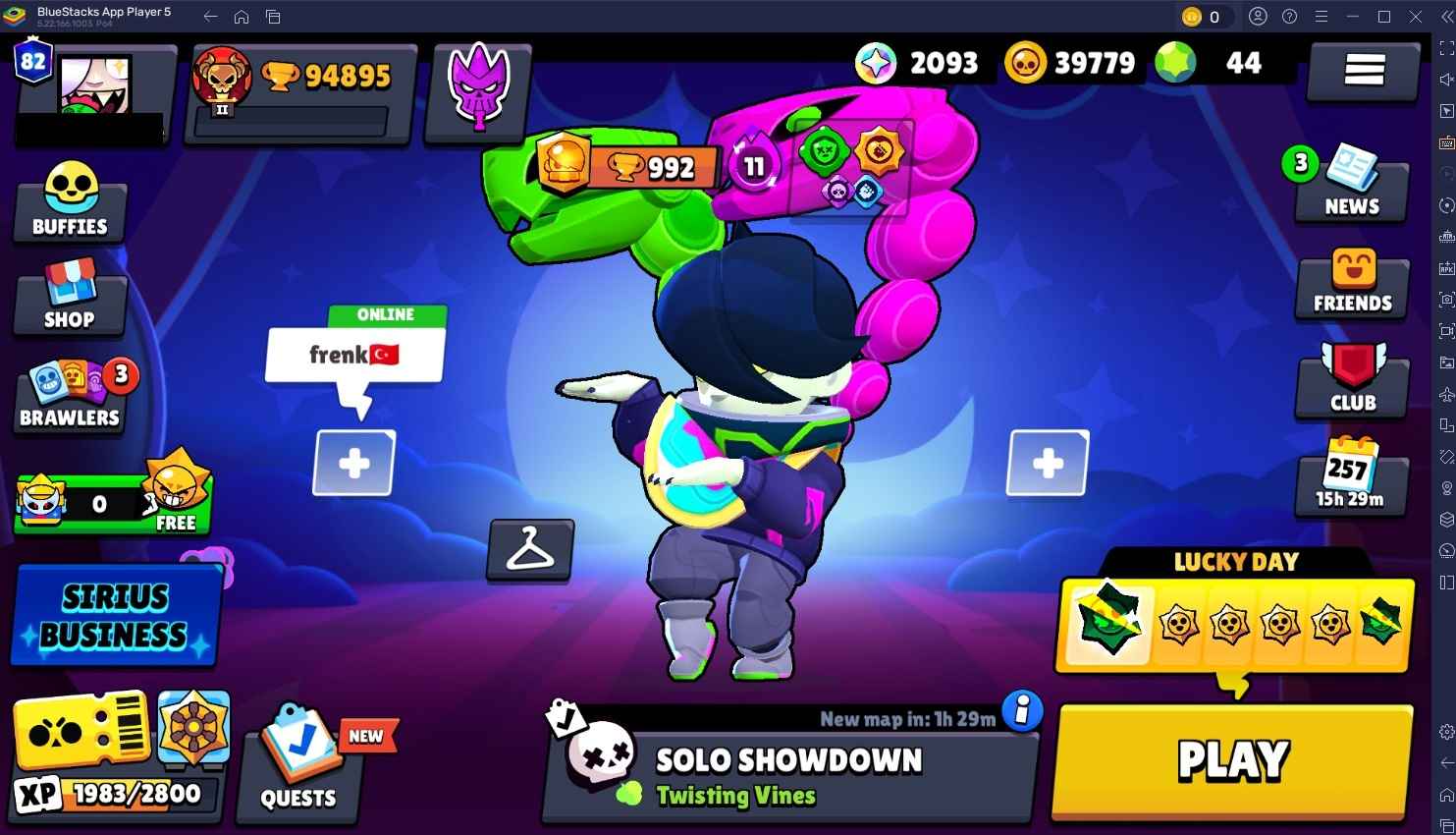
Task: Click the left teammate invite plus slot
Action: click(x=353, y=462)
